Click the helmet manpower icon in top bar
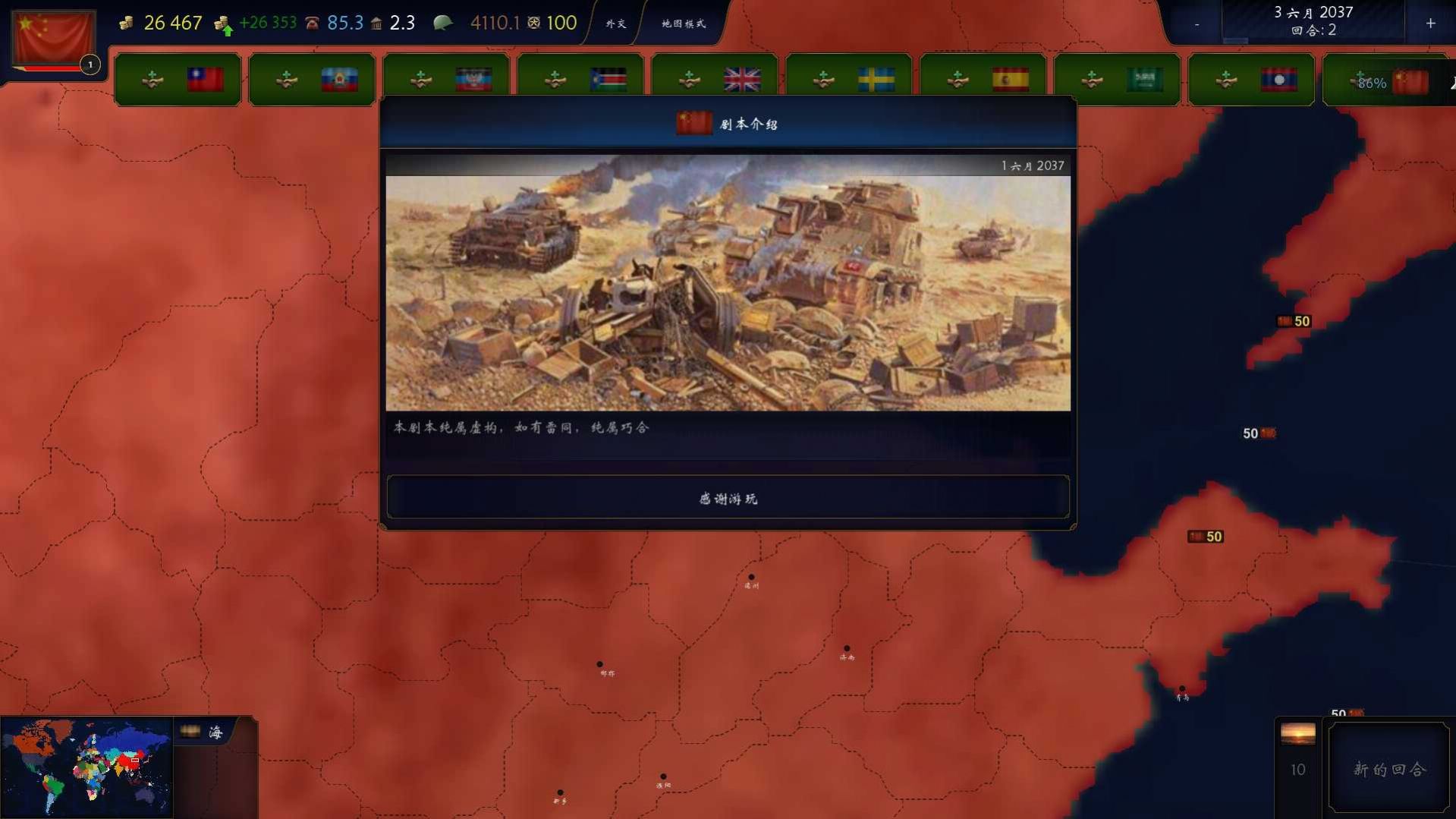The width and height of the screenshot is (1456, 819). click(444, 22)
